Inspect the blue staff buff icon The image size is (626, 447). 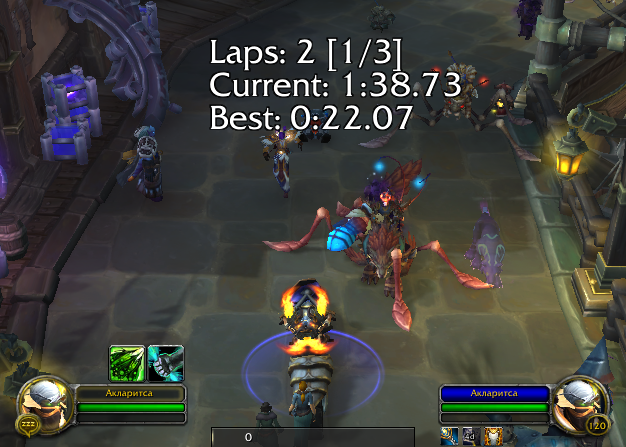449,436
